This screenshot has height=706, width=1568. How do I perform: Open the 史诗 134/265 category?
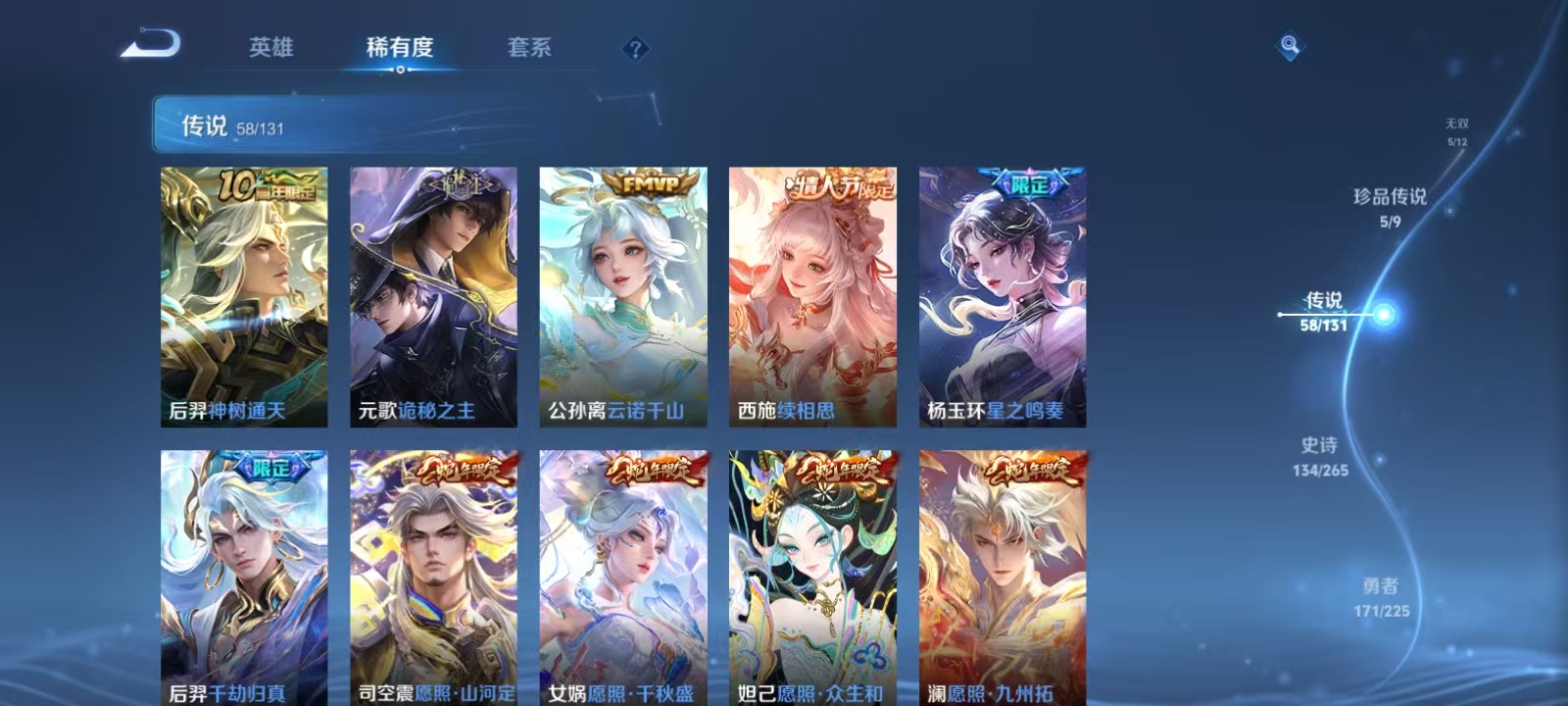point(1317,458)
